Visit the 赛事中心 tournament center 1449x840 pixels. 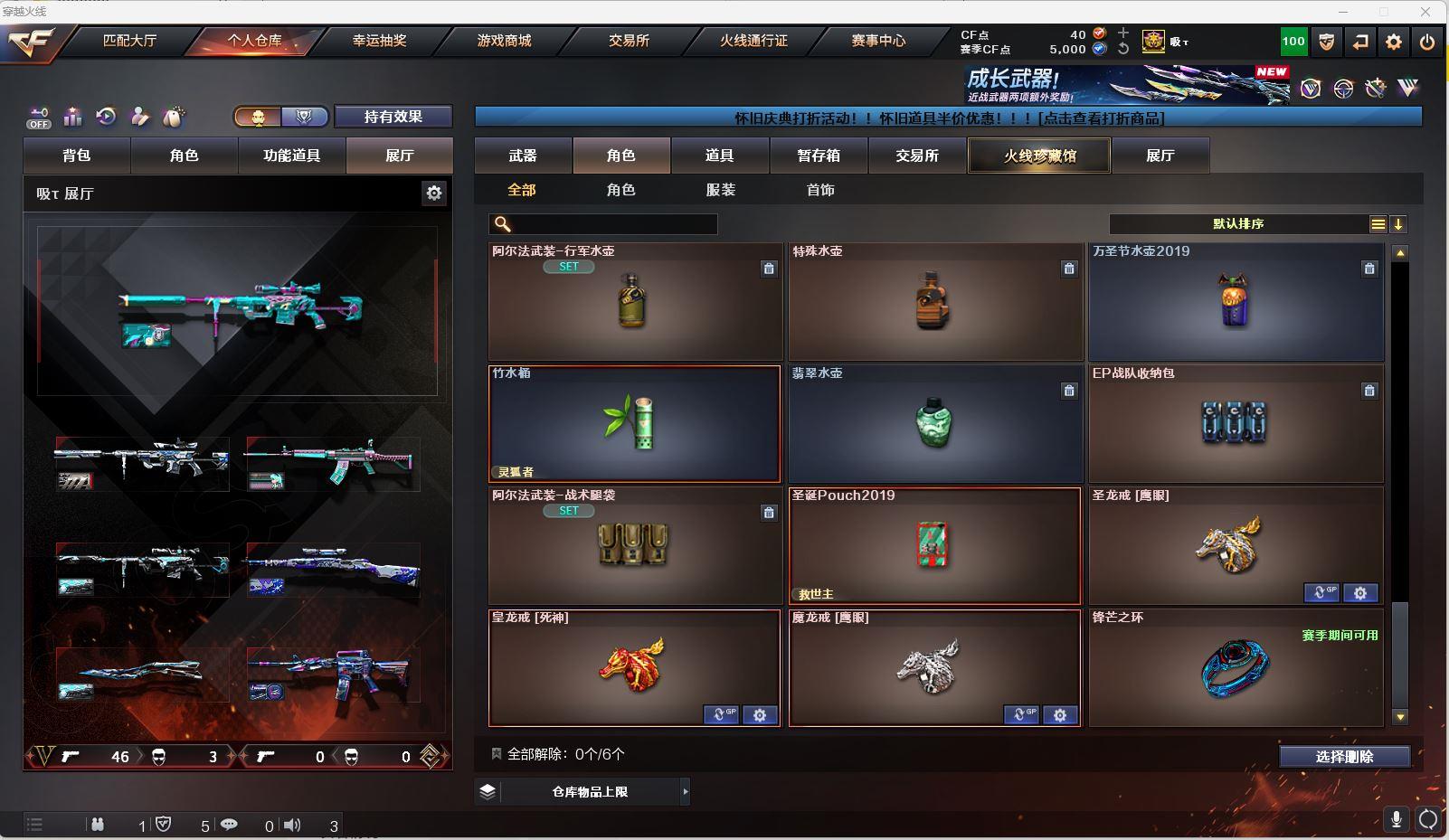tap(877, 41)
